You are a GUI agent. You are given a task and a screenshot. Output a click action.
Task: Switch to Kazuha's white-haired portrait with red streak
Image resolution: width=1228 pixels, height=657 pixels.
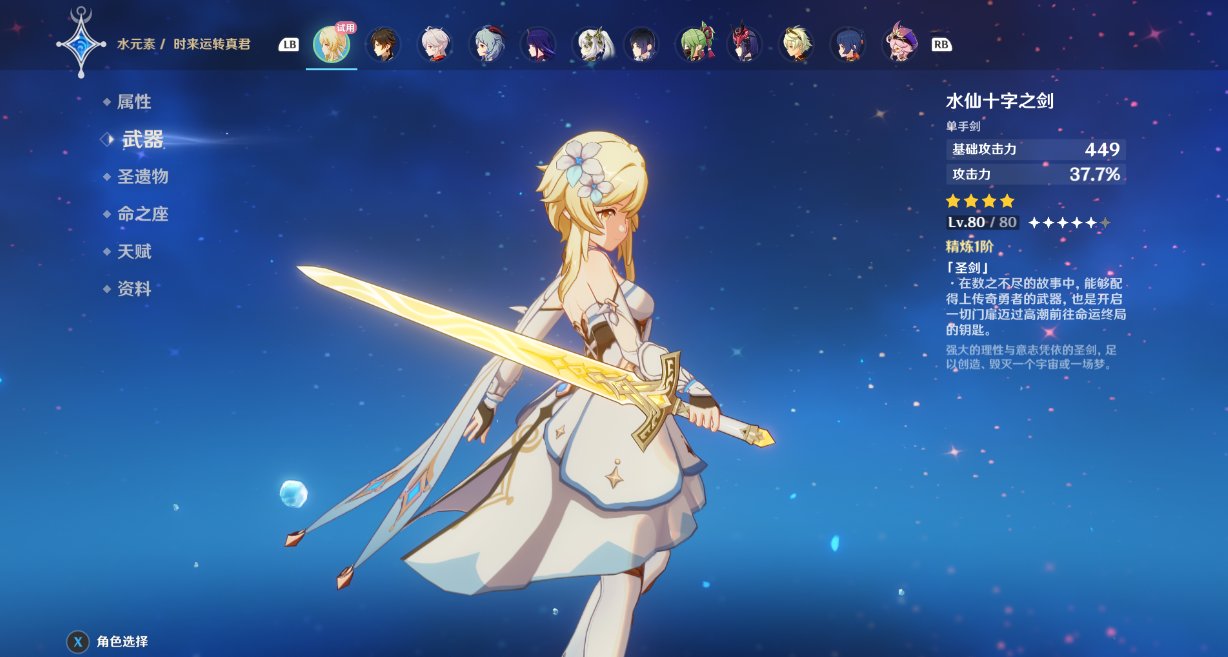(435, 45)
